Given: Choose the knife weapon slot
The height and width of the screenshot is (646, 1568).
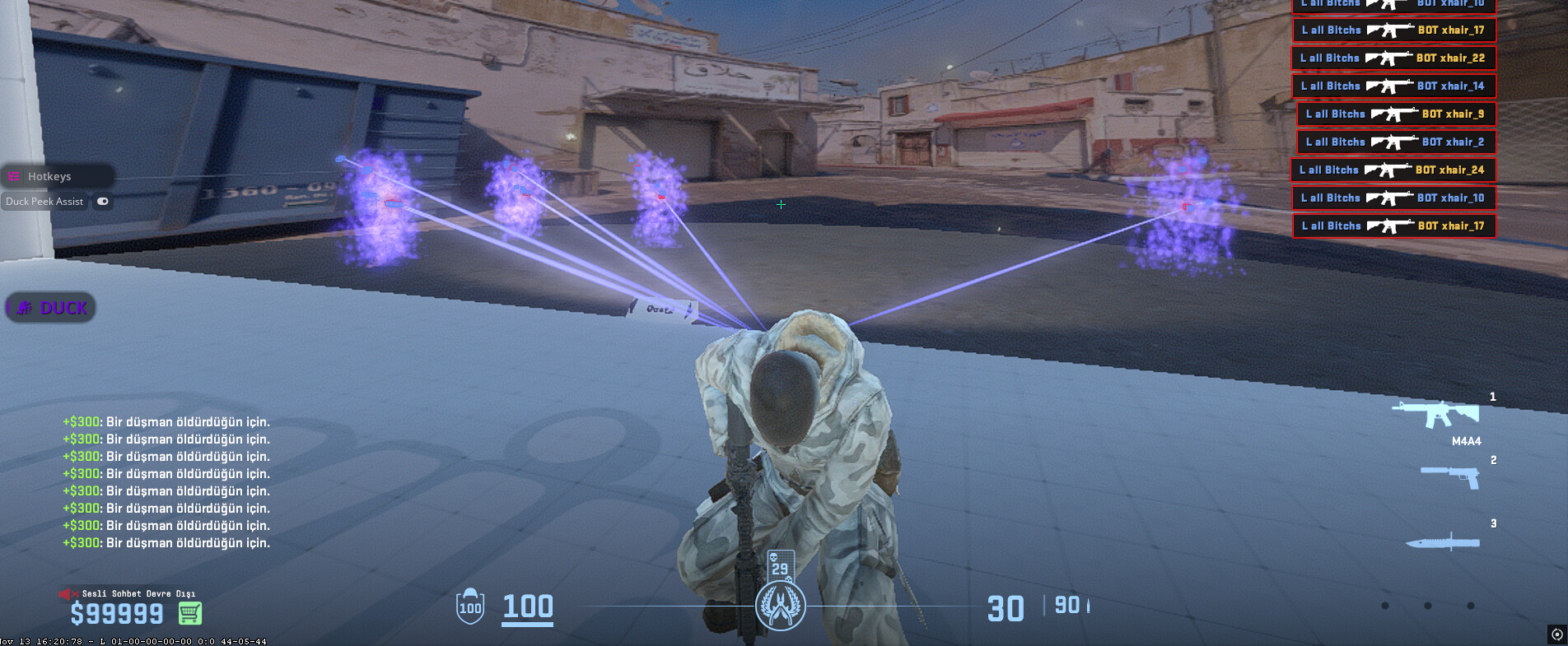Looking at the screenshot, I should [x=1443, y=542].
